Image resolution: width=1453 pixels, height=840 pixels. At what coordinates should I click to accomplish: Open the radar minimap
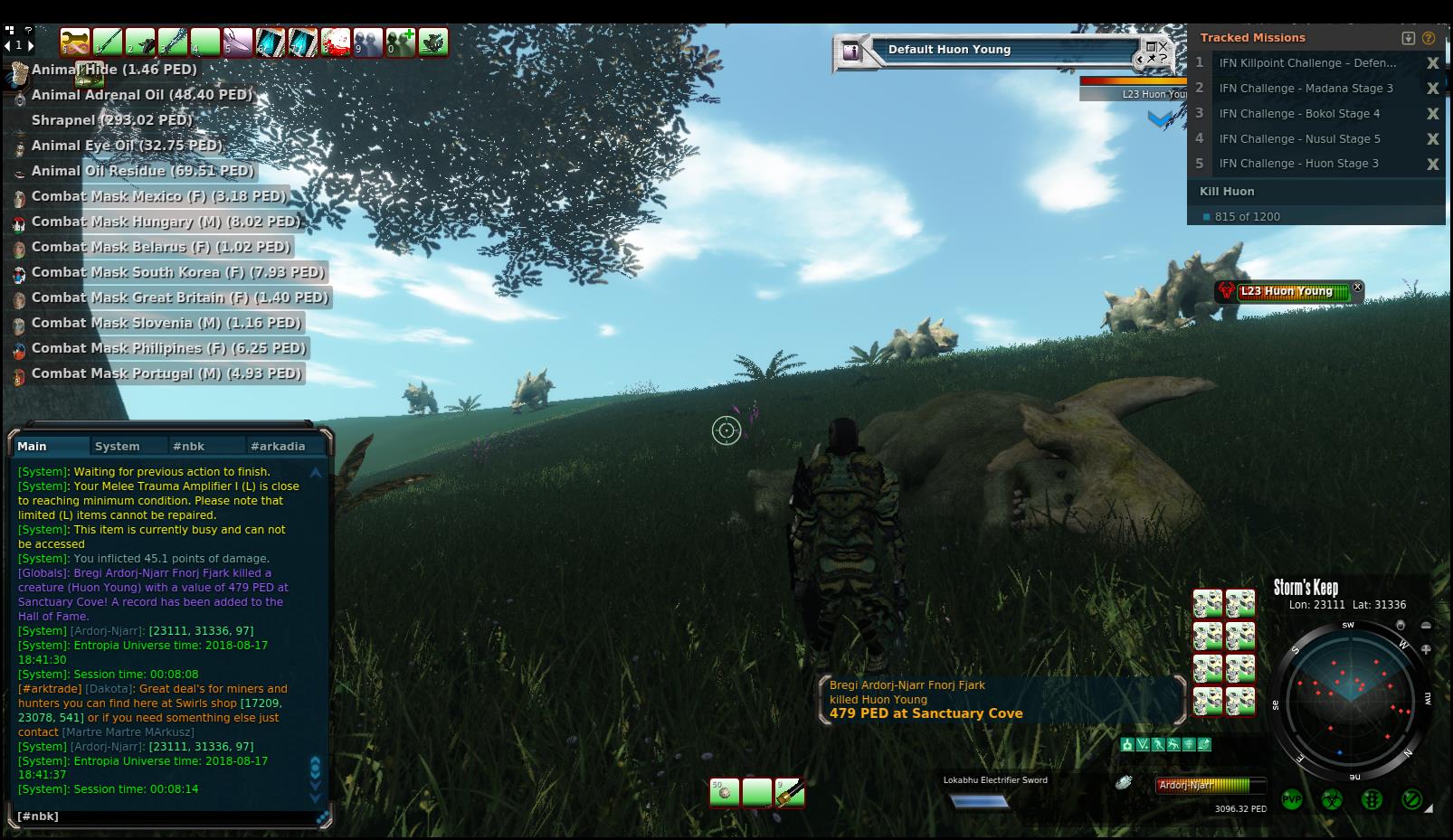[x=1350, y=700]
